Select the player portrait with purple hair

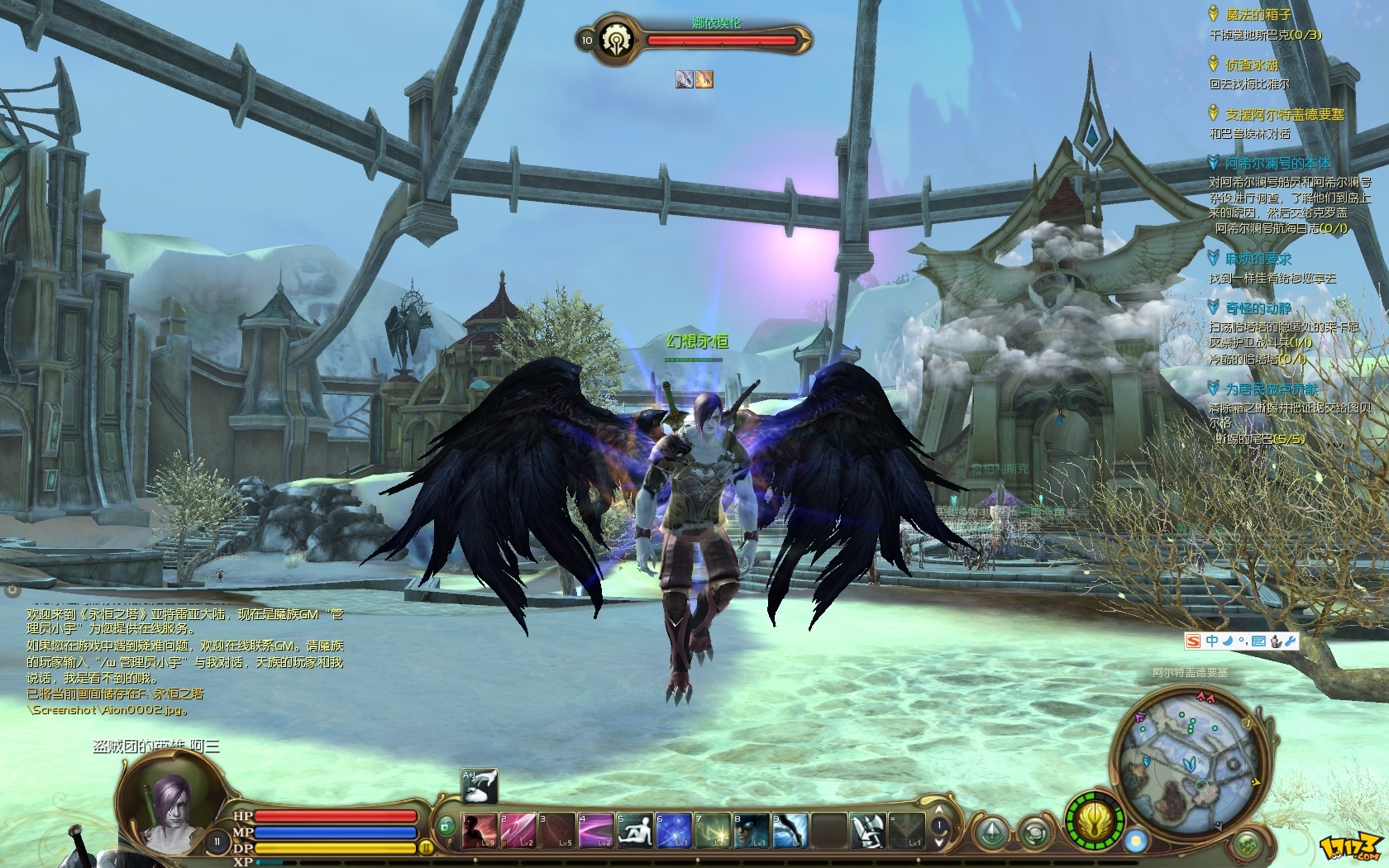coord(171,806)
